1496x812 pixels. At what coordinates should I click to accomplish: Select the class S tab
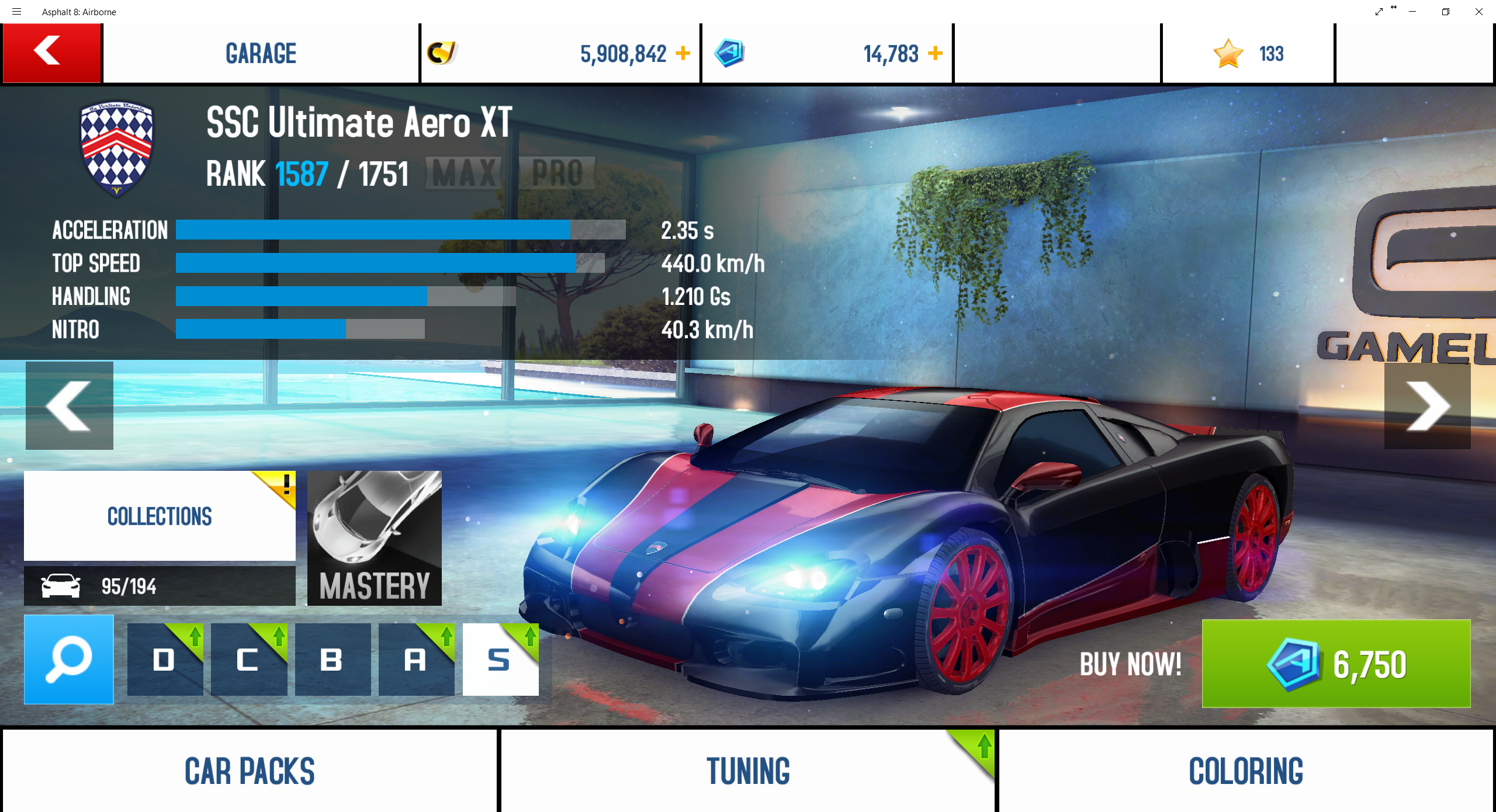click(x=500, y=659)
